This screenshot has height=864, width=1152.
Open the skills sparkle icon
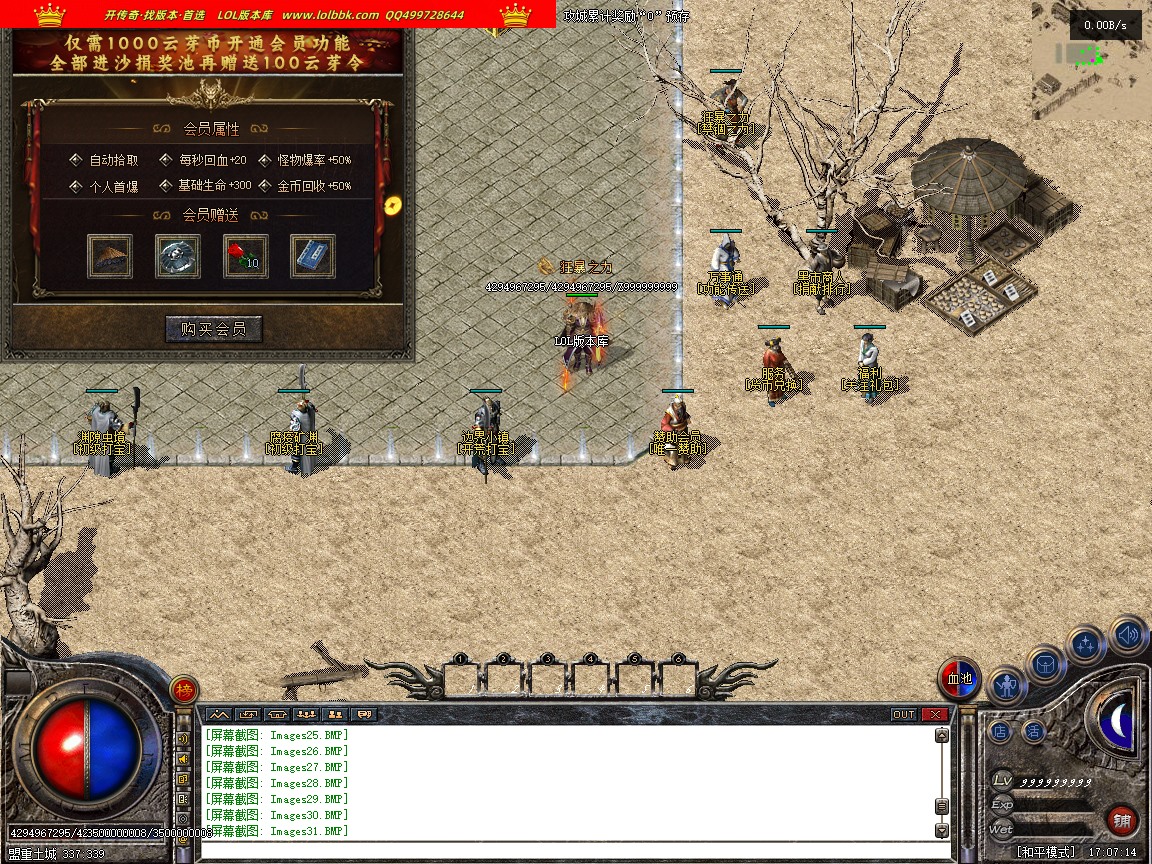click(x=1086, y=645)
